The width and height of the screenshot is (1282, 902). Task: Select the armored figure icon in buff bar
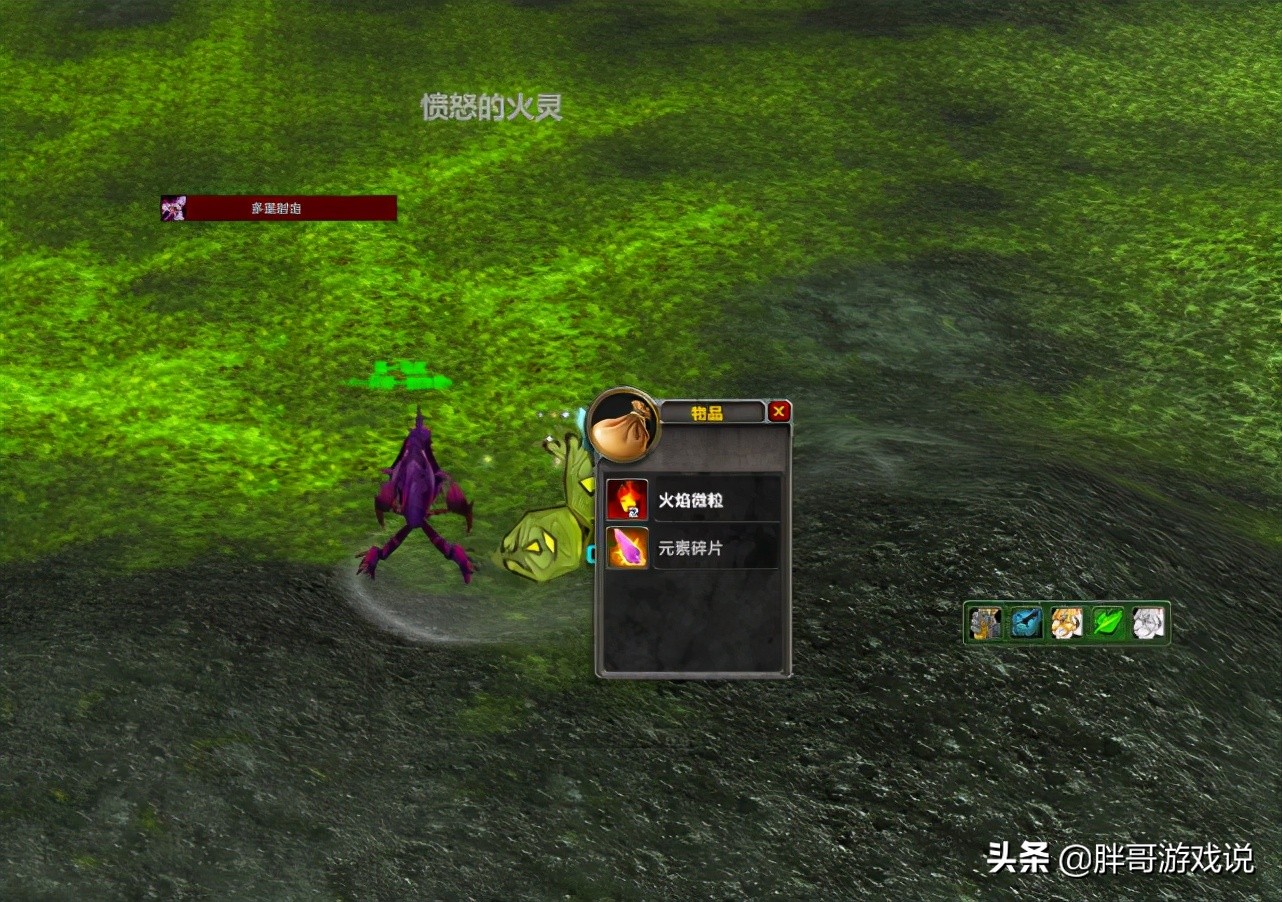pyautogui.click(x=985, y=623)
